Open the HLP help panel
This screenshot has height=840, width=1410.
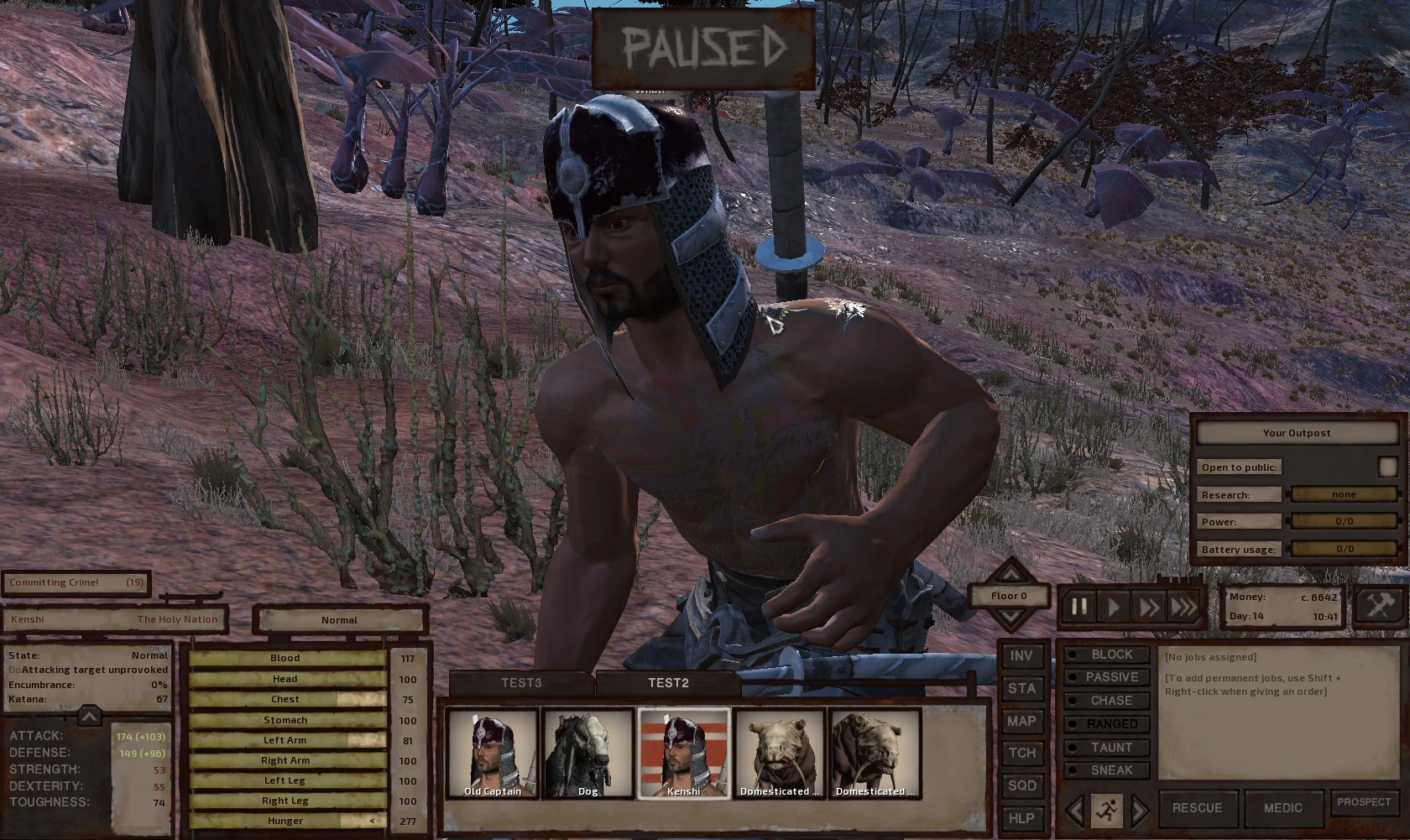tap(1021, 818)
